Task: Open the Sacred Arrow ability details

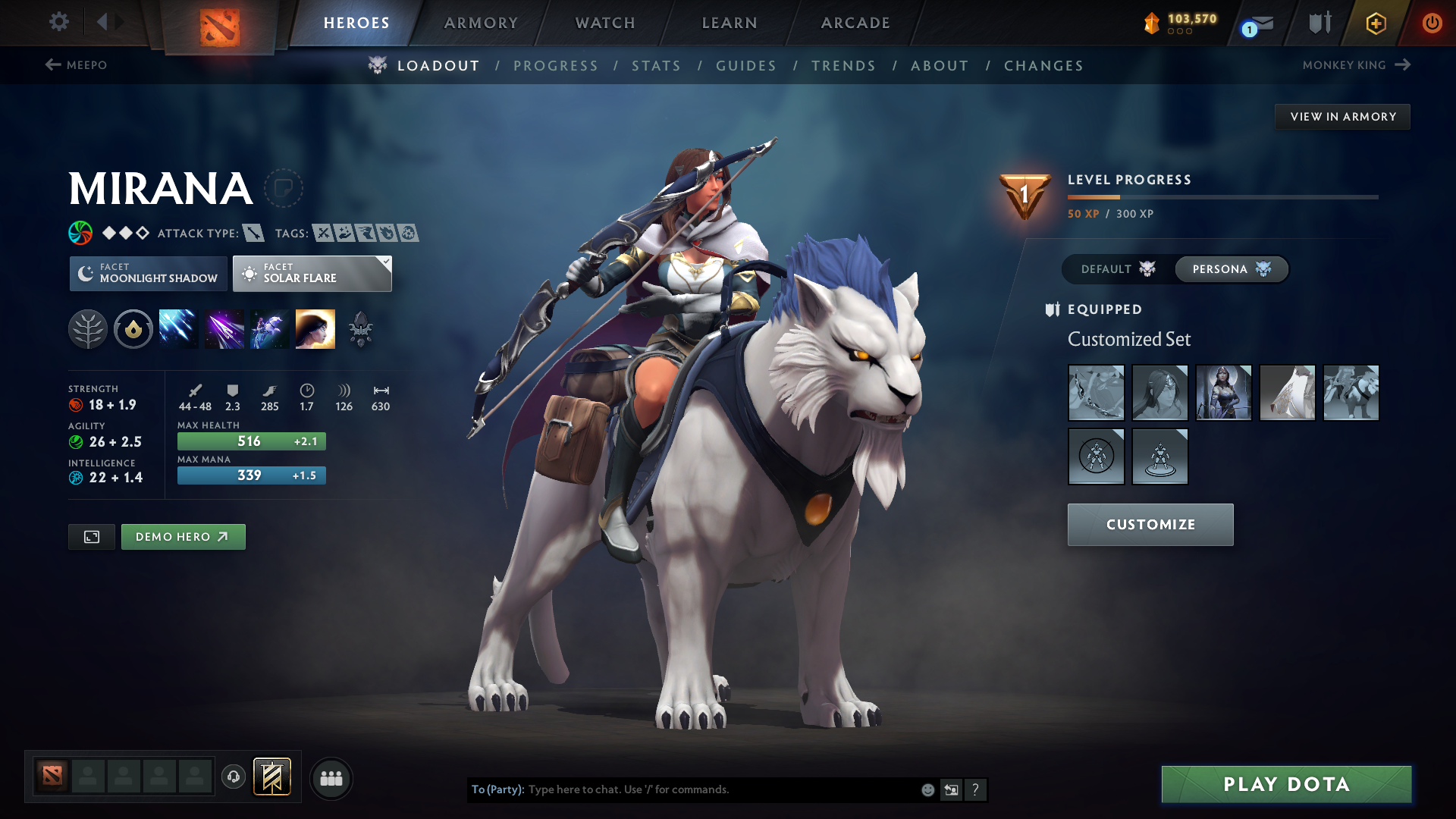Action: 224,328
